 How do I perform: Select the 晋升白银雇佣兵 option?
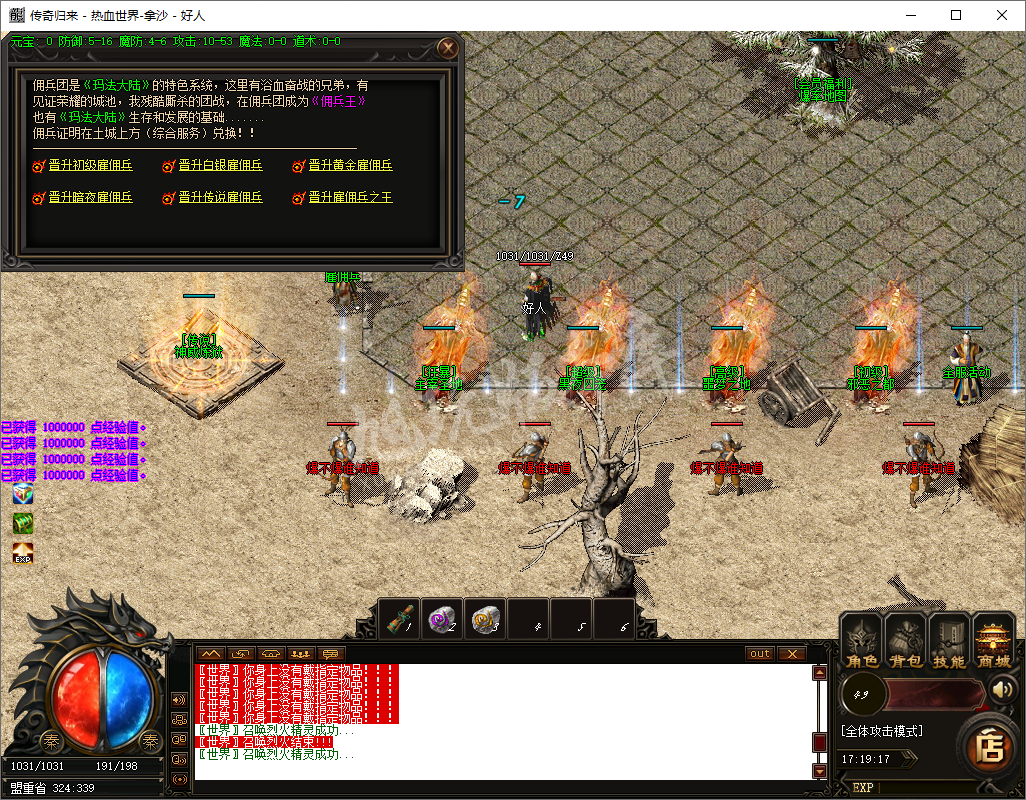click(x=220, y=166)
